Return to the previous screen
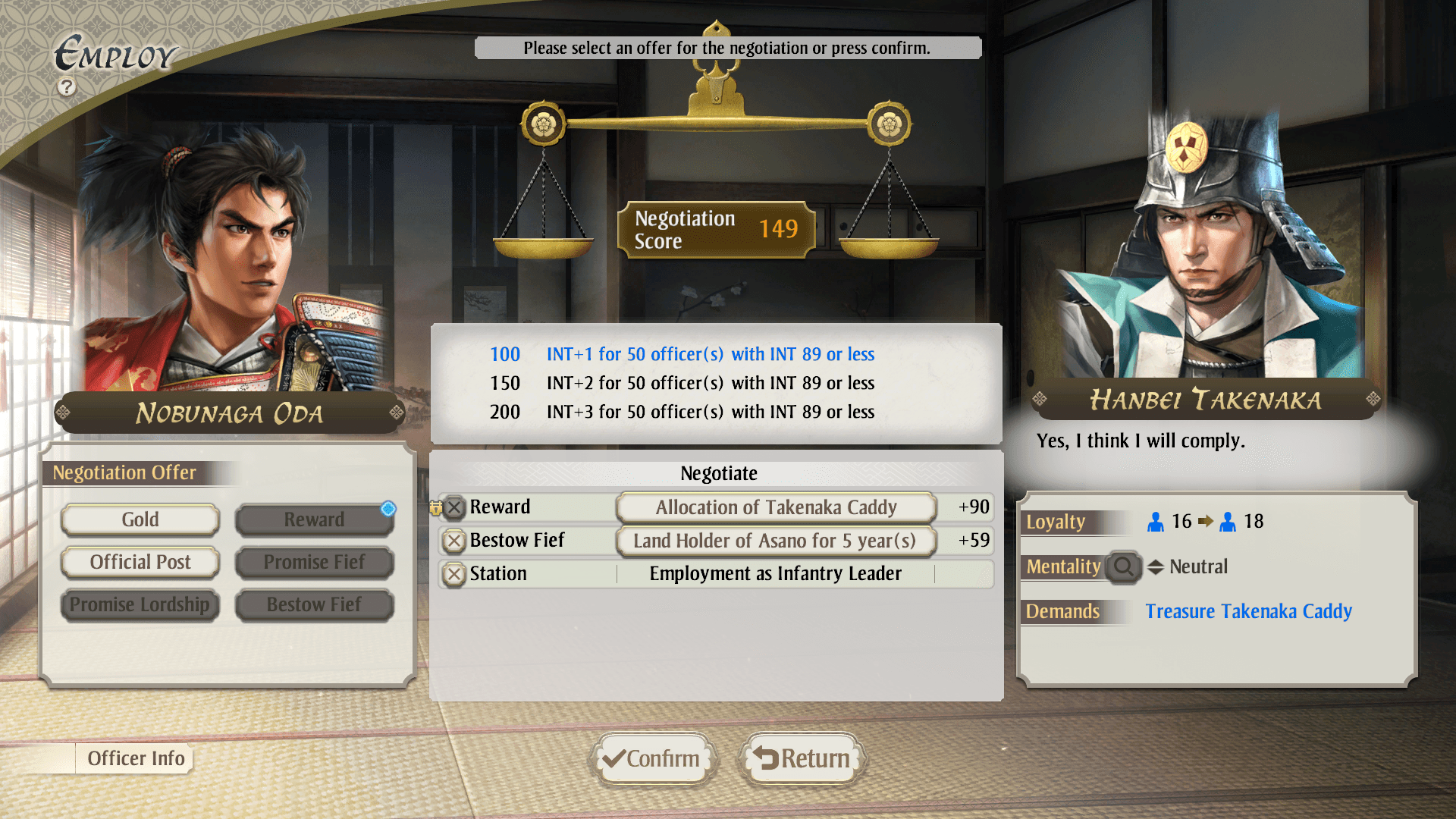 (x=802, y=758)
